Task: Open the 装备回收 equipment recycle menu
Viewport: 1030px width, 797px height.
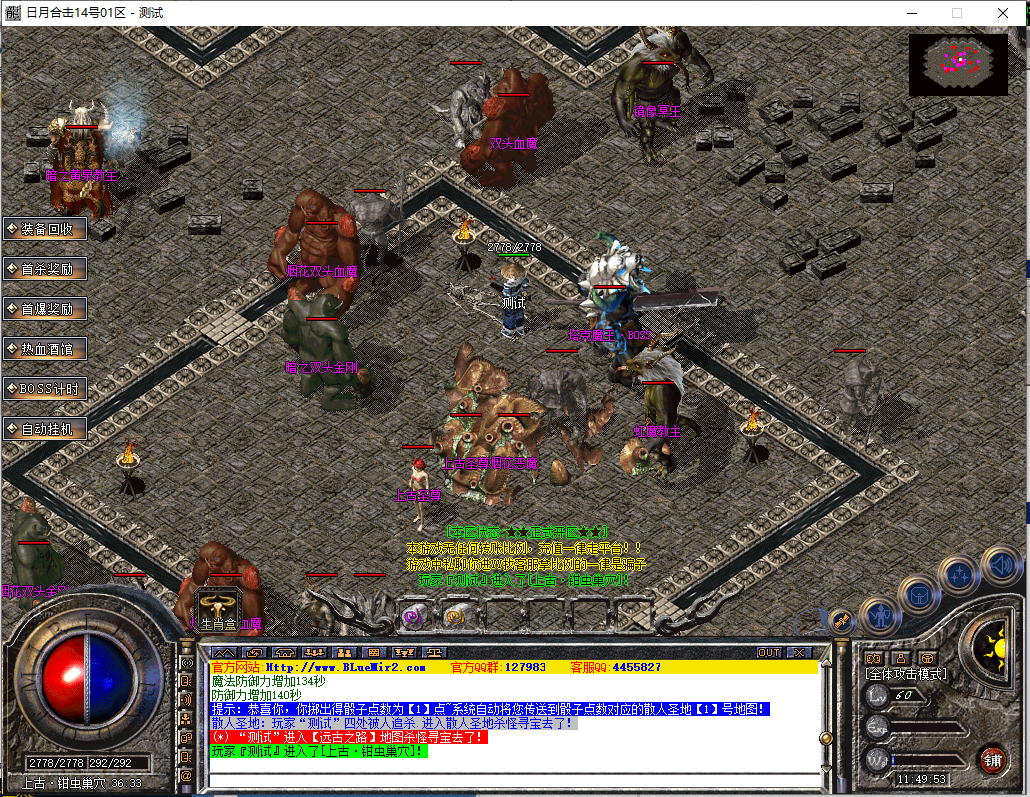Action: (46, 229)
